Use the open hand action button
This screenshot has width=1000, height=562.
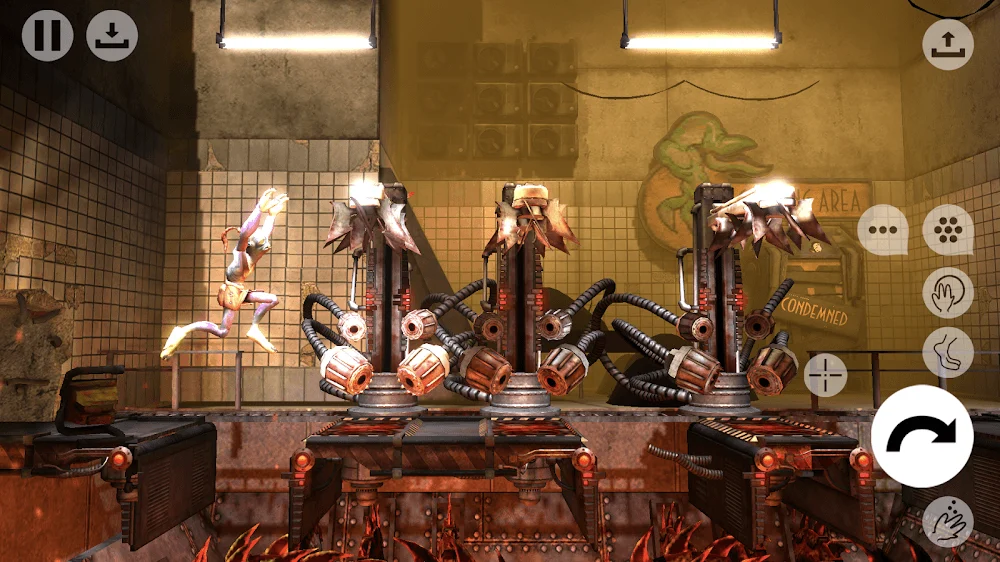tap(947, 292)
